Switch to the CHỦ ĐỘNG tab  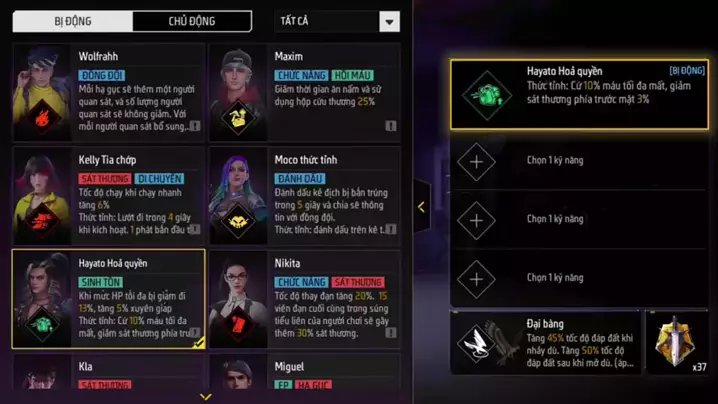coord(191,21)
